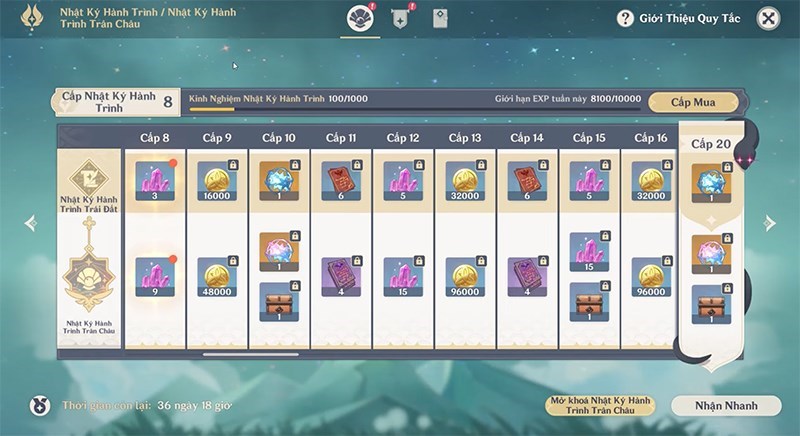
Task: Go back to previous reward levels
Action: [x=30, y=223]
